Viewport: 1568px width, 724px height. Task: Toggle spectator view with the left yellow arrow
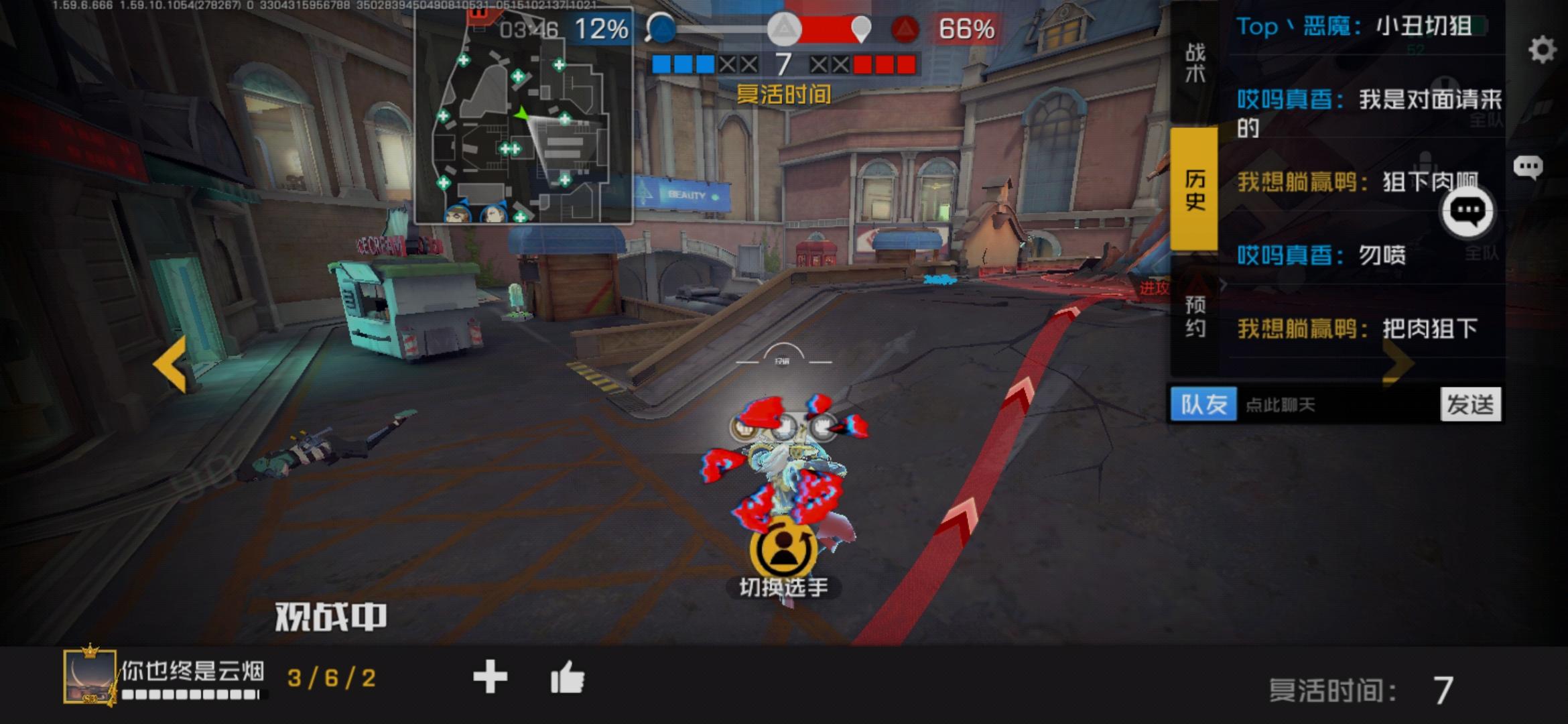point(170,365)
